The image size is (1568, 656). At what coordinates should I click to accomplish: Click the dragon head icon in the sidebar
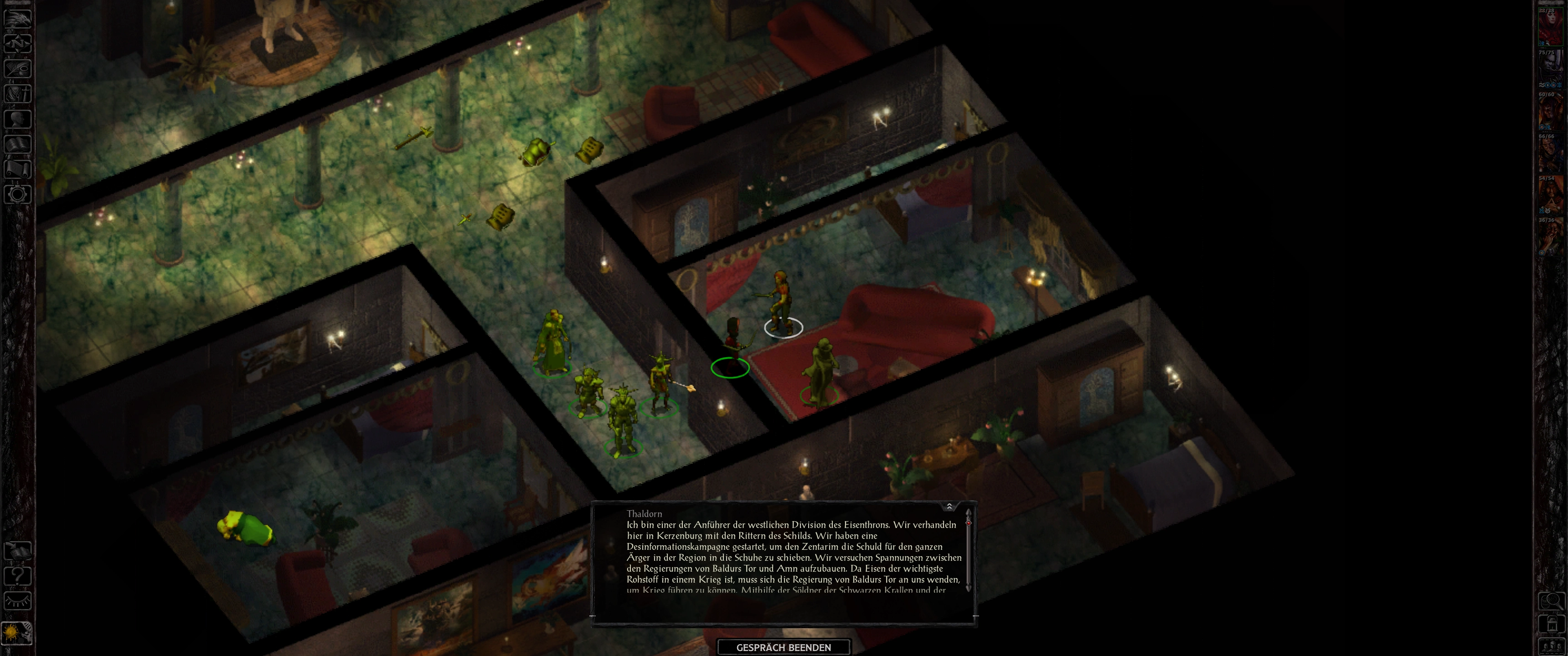pos(17,18)
